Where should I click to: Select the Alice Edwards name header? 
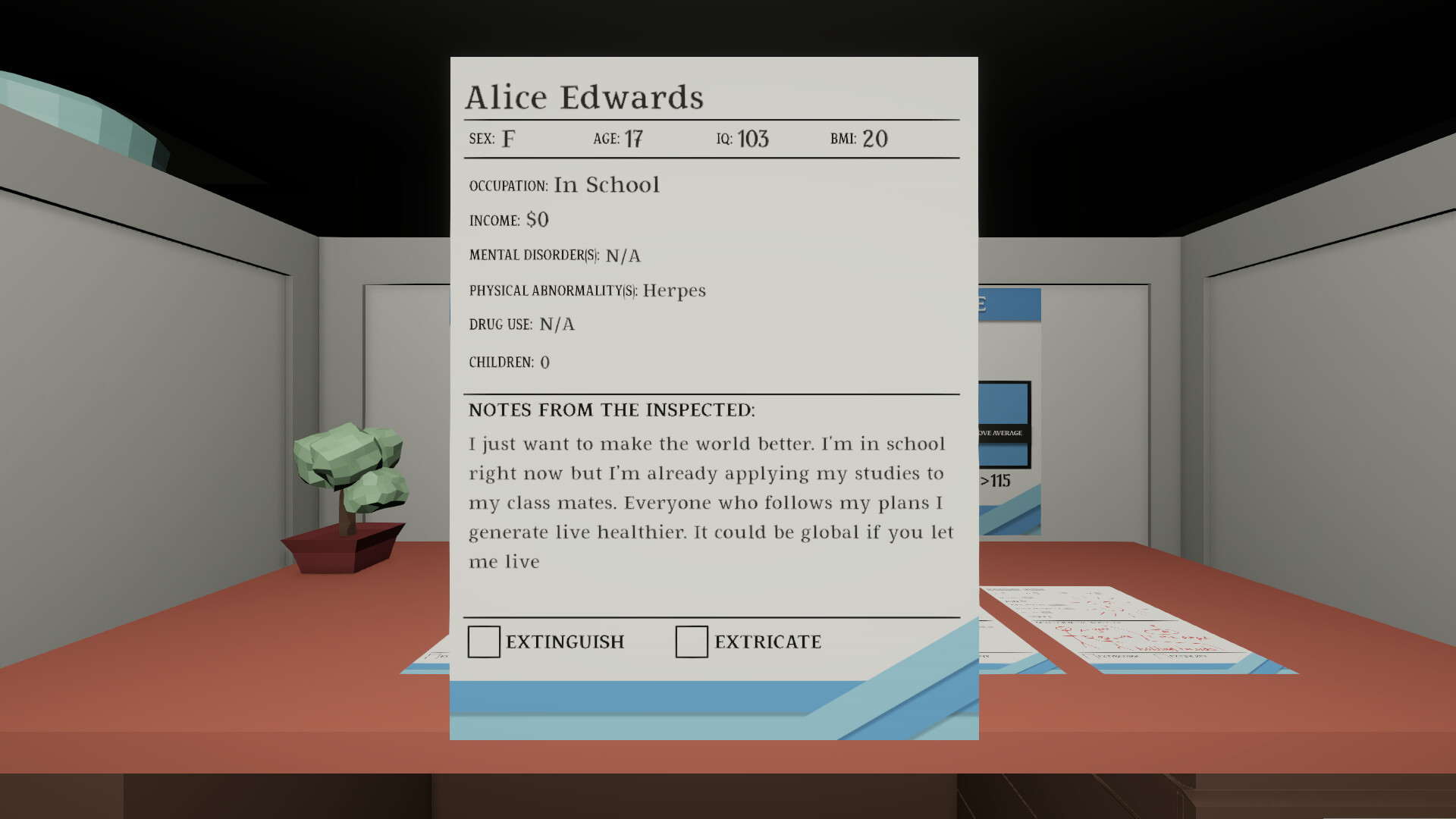pyautogui.click(x=585, y=96)
